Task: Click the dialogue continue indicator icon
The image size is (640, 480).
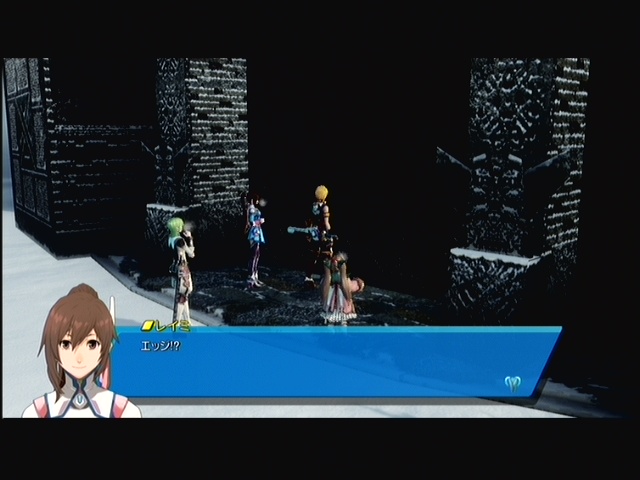Action: pyautogui.click(x=514, y=381)
